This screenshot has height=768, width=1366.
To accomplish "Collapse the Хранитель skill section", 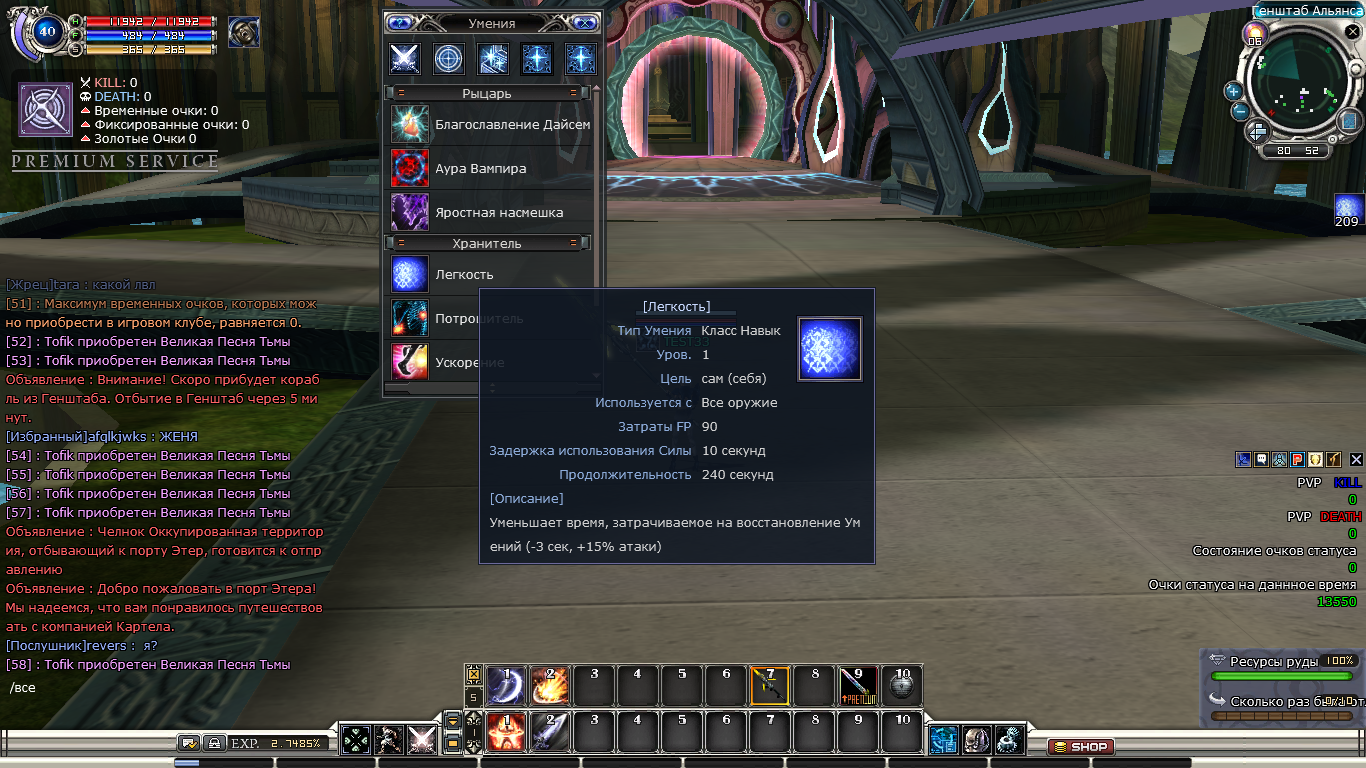I will pos(400,243).
